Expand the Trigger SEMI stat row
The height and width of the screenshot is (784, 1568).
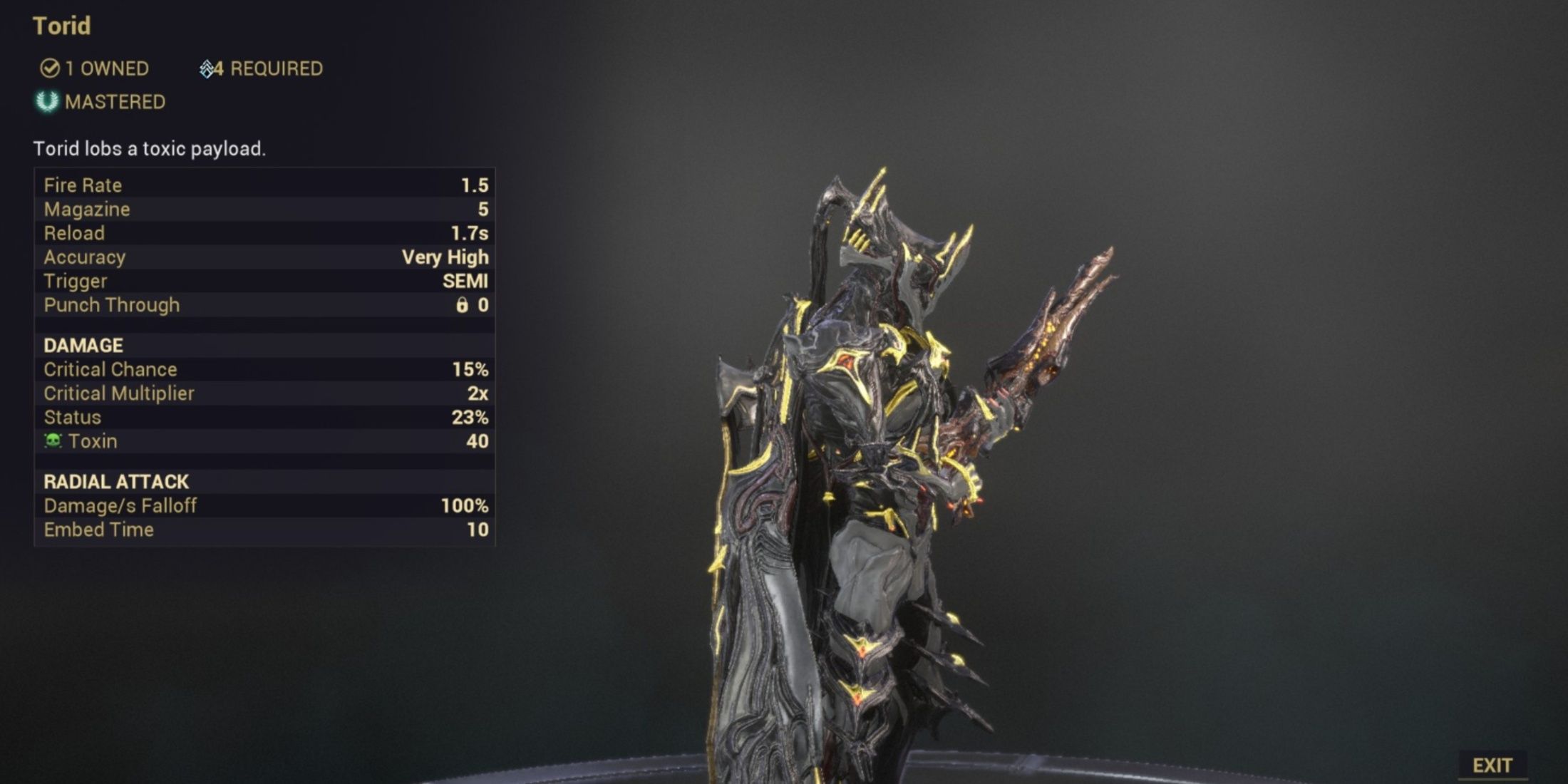click(264, 281)
